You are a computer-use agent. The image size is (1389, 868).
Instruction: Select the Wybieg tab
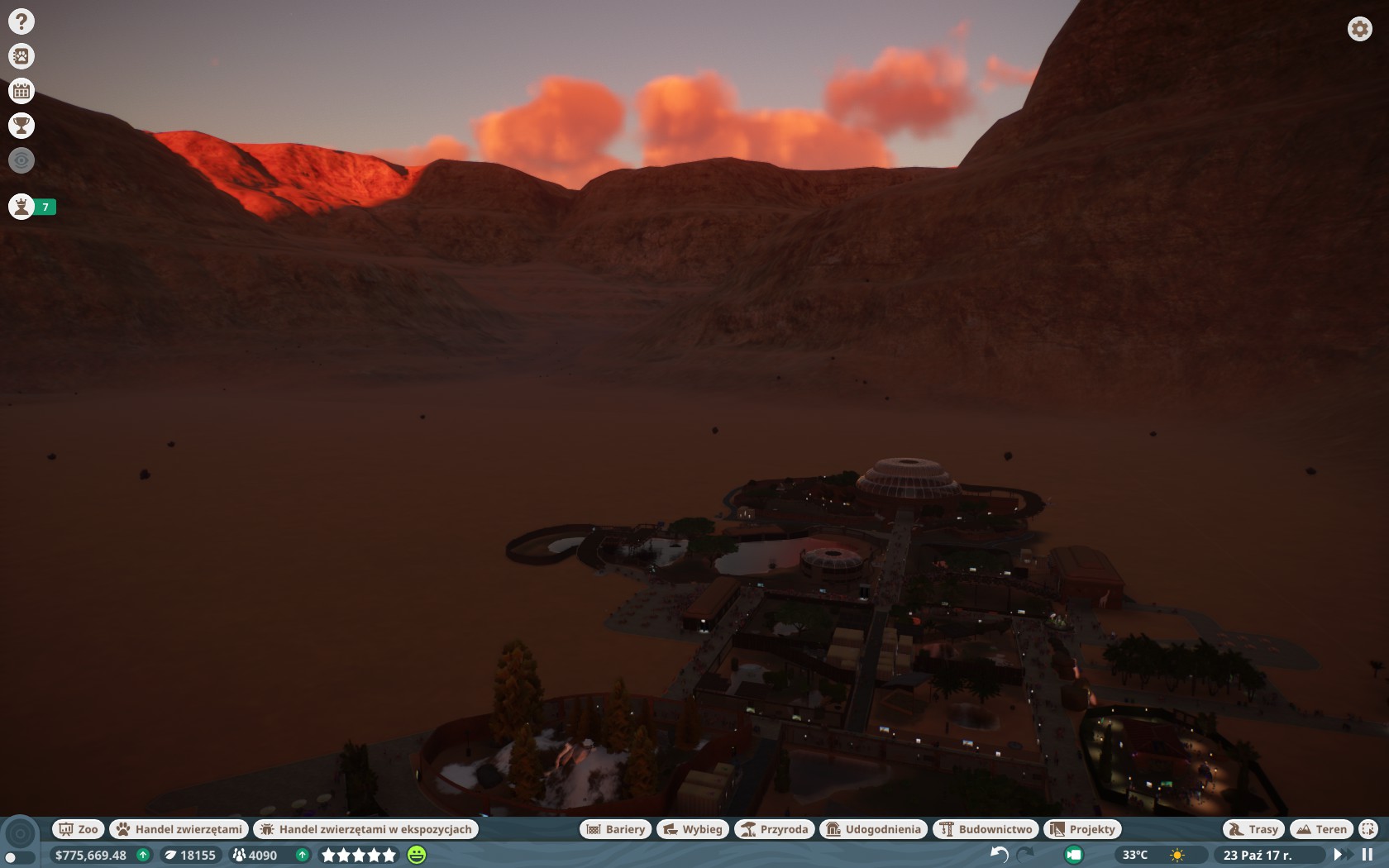pyautogui.click(x=693, y=829)
